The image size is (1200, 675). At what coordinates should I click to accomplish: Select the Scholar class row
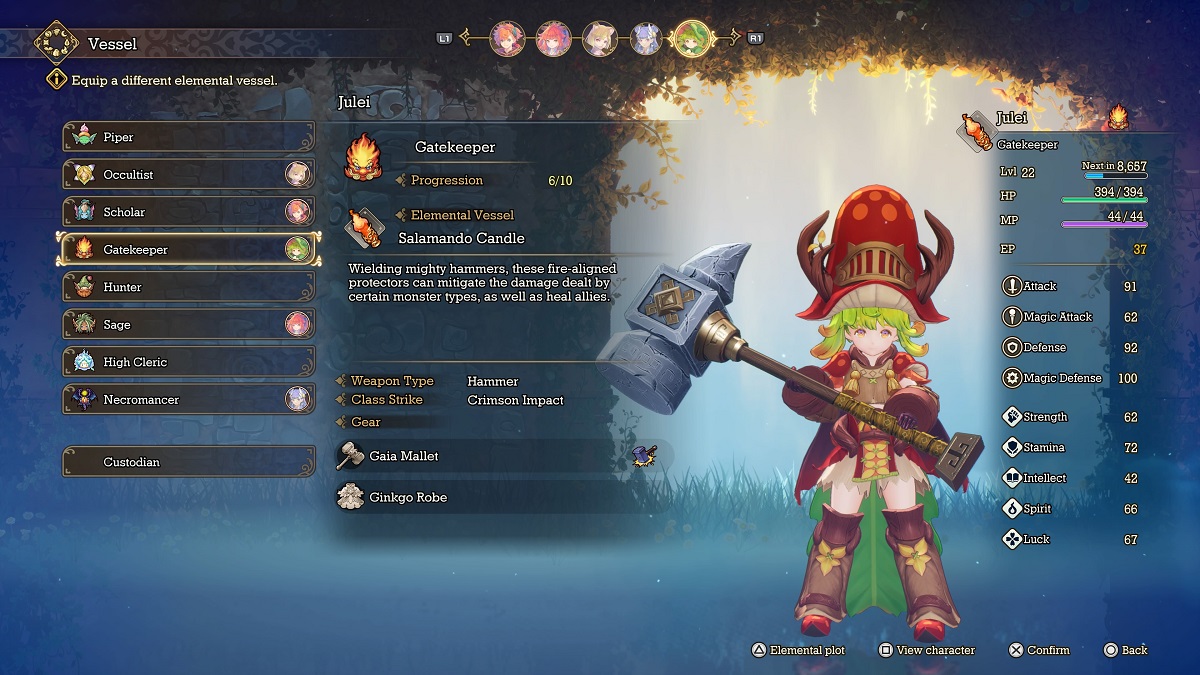[x=188, y=212]
